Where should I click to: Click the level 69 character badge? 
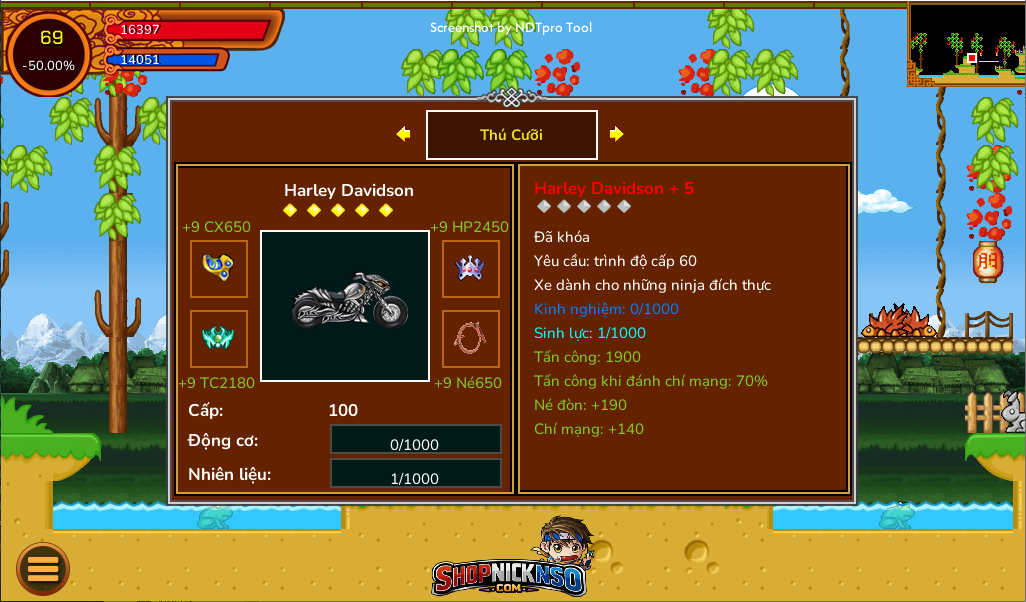50,52
